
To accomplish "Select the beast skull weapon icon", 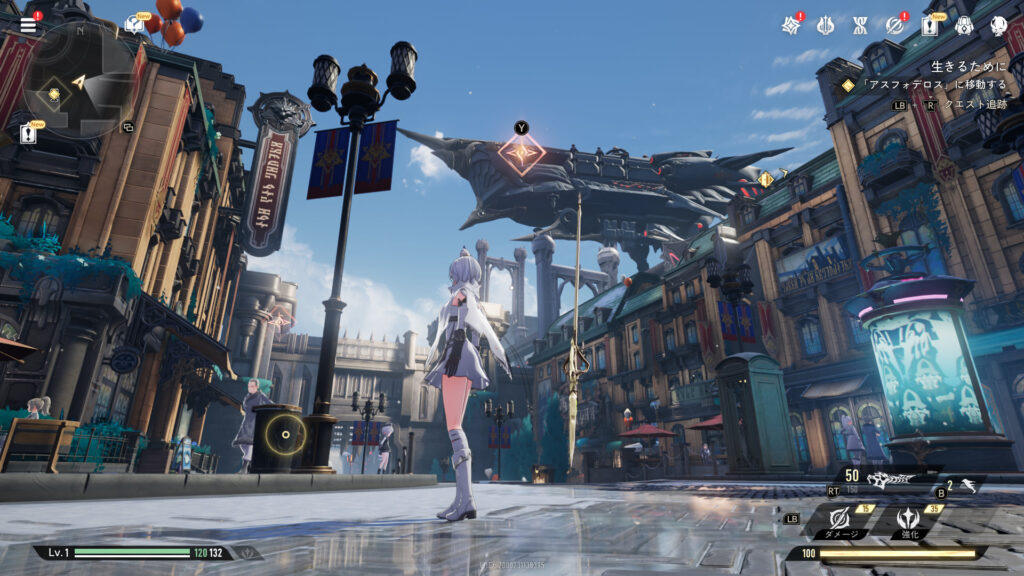I will click(x=888, y=480).
